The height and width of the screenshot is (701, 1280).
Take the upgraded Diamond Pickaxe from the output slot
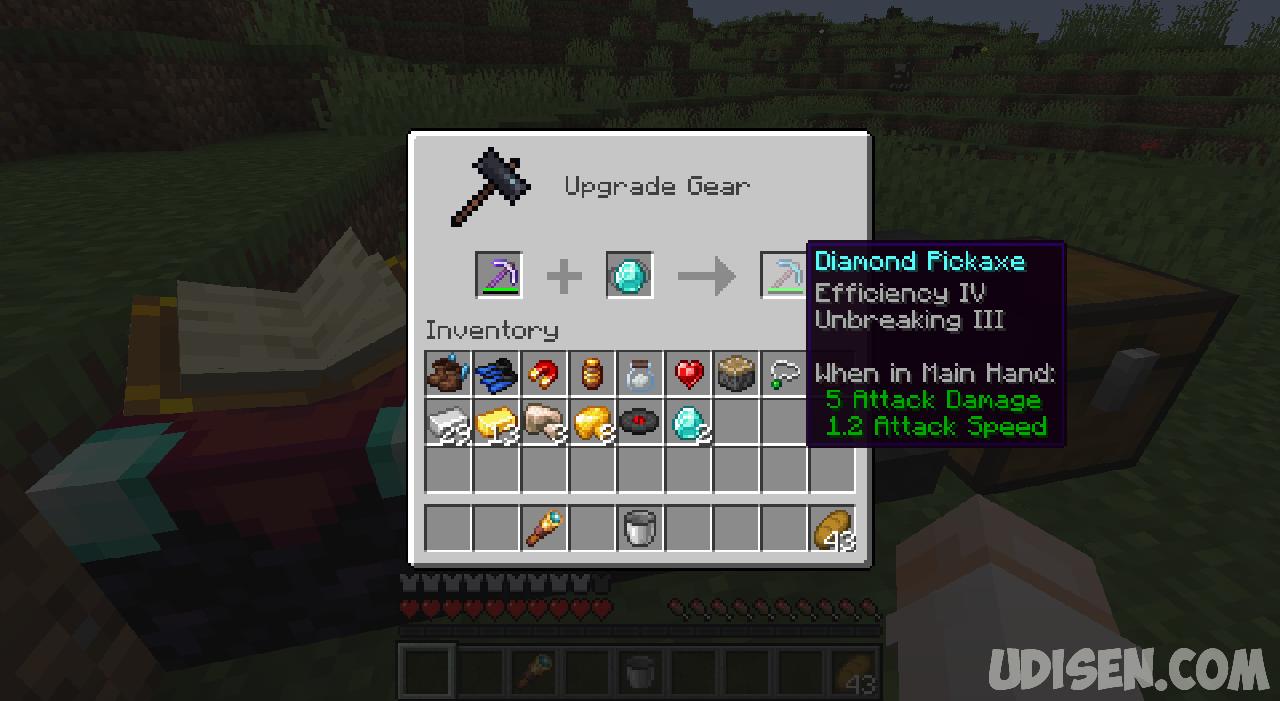pos(784,275)
